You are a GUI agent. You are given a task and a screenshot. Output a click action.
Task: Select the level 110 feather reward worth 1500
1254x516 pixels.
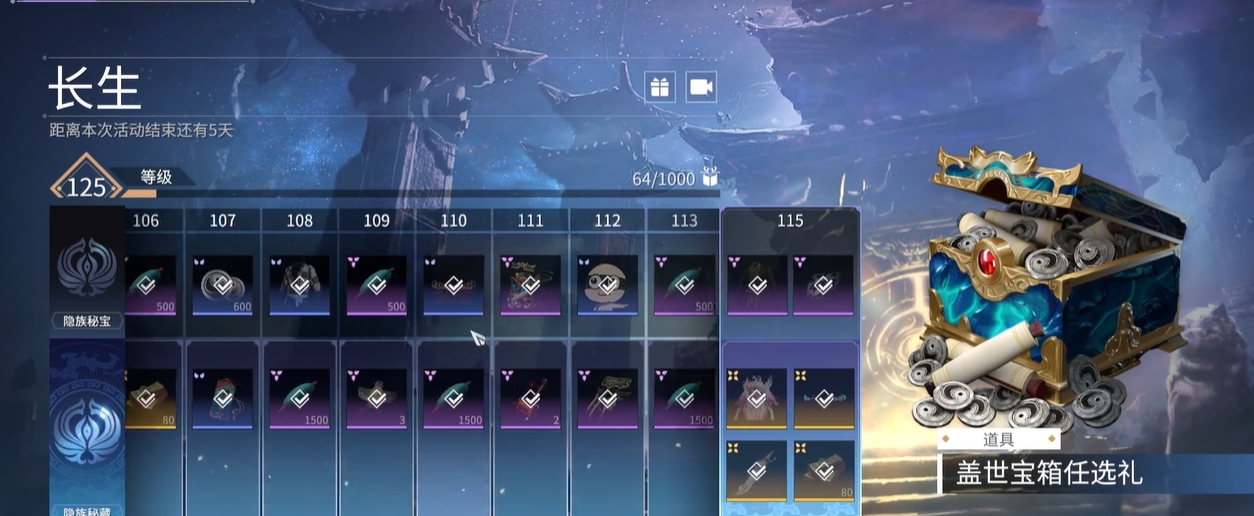(453, 398)
